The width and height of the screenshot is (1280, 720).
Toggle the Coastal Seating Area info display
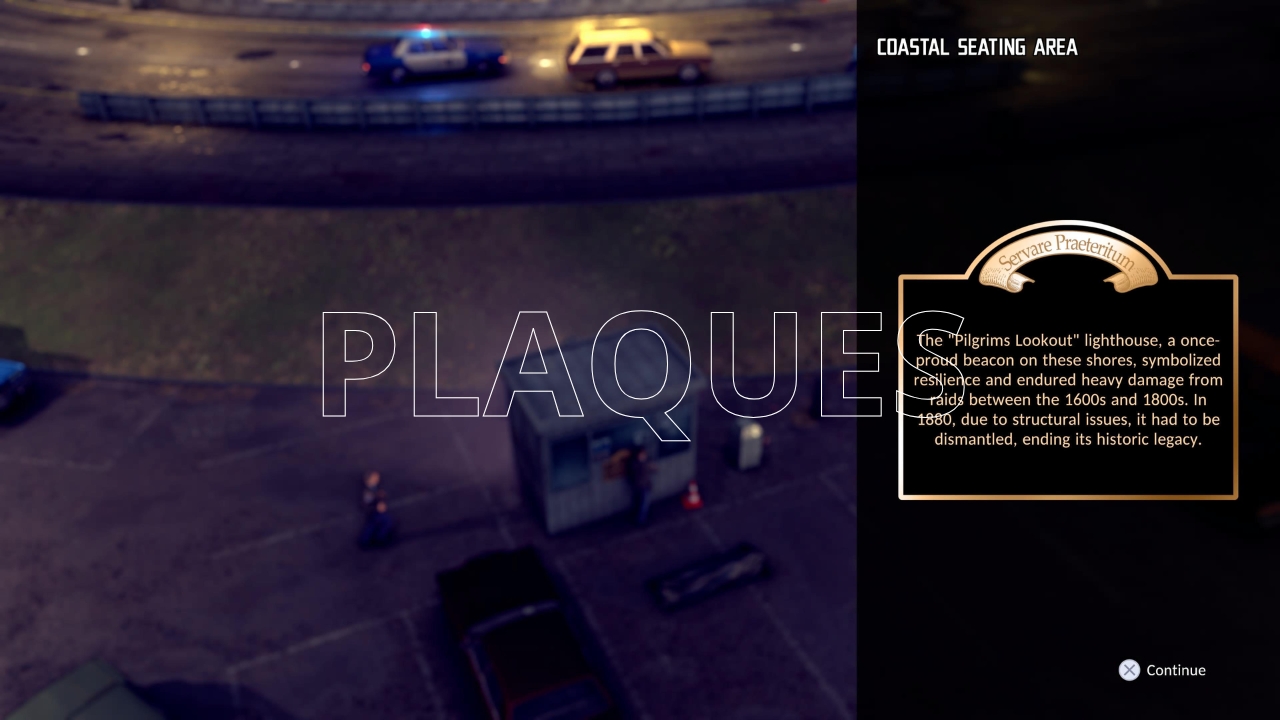point(977,46)
